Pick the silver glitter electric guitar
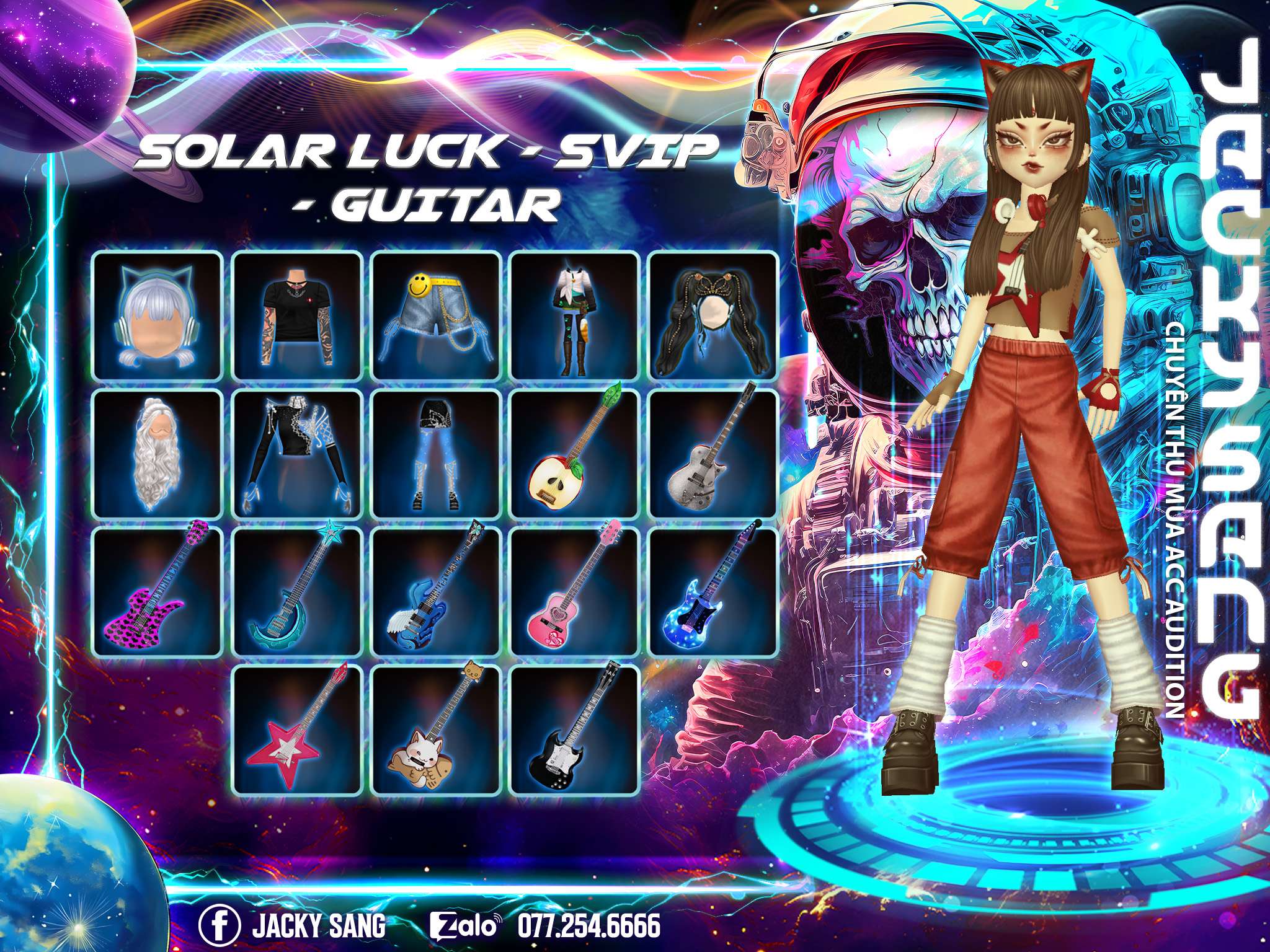Screen dimensions: 1270x952 pos(714,454)
